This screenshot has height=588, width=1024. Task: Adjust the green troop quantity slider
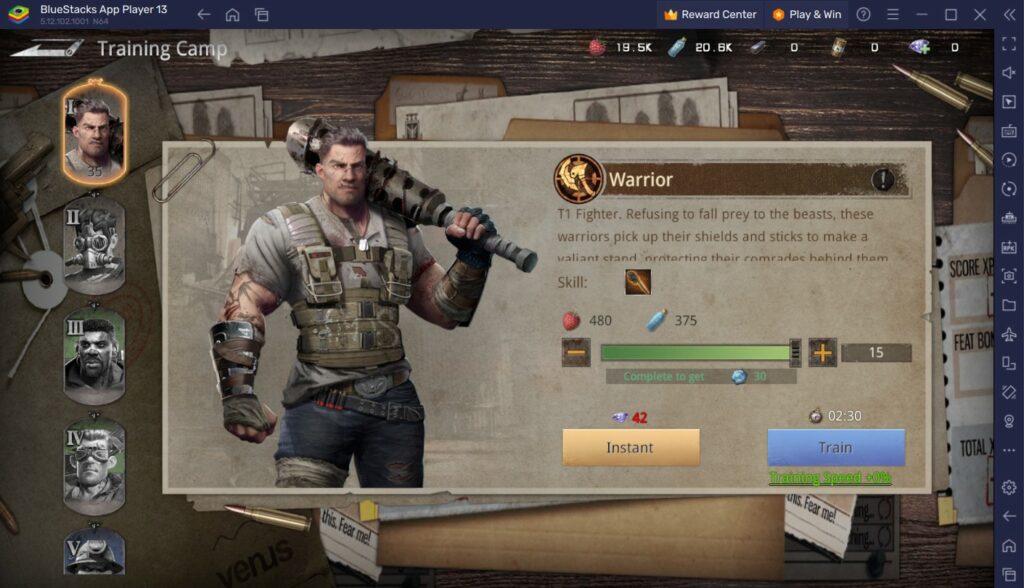[x=796, y=352]
